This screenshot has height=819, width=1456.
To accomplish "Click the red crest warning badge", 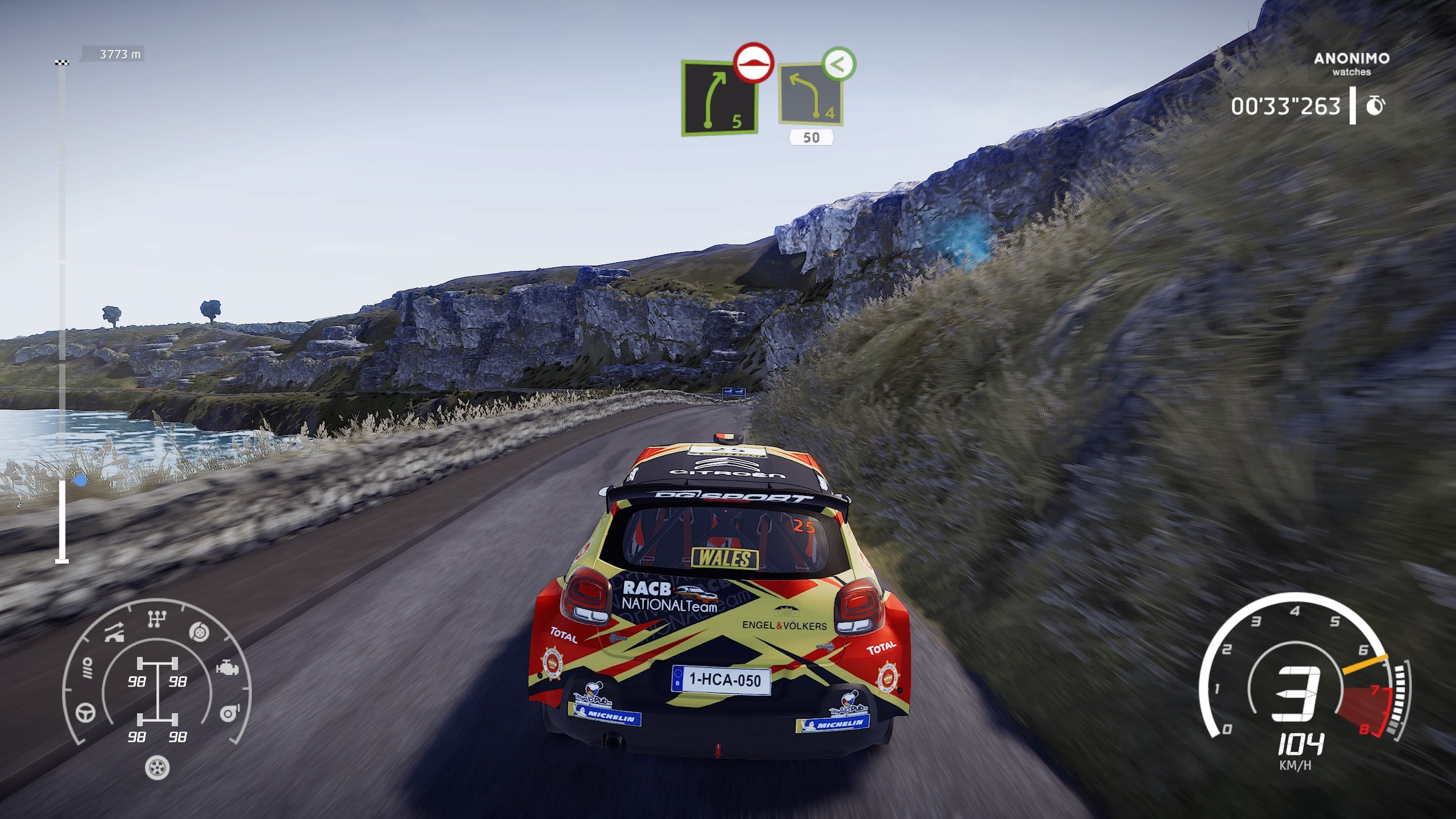I will tap(753, 63).
